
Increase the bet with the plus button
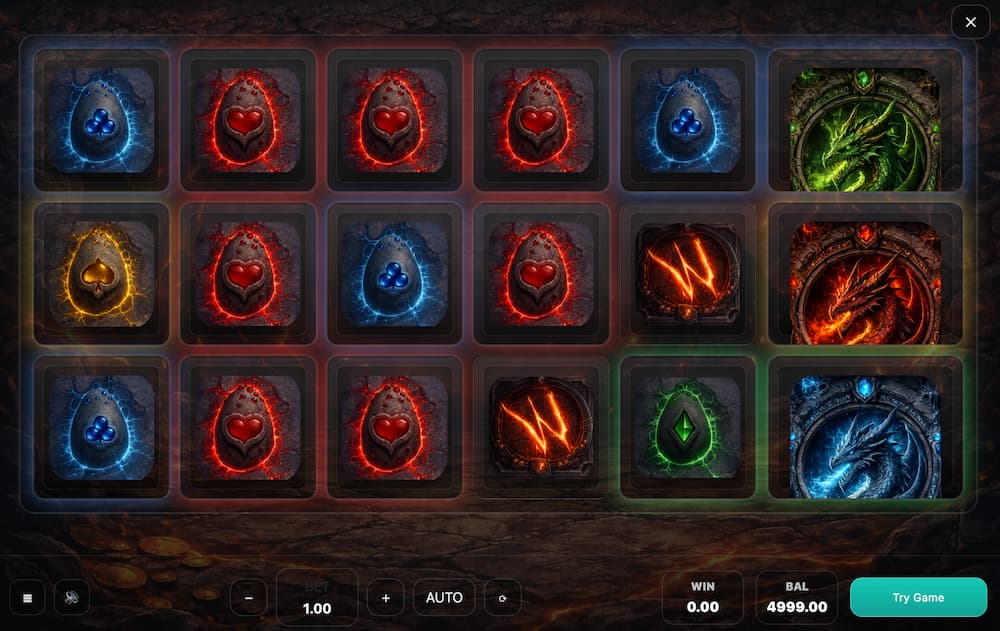[x=385, y=598]
